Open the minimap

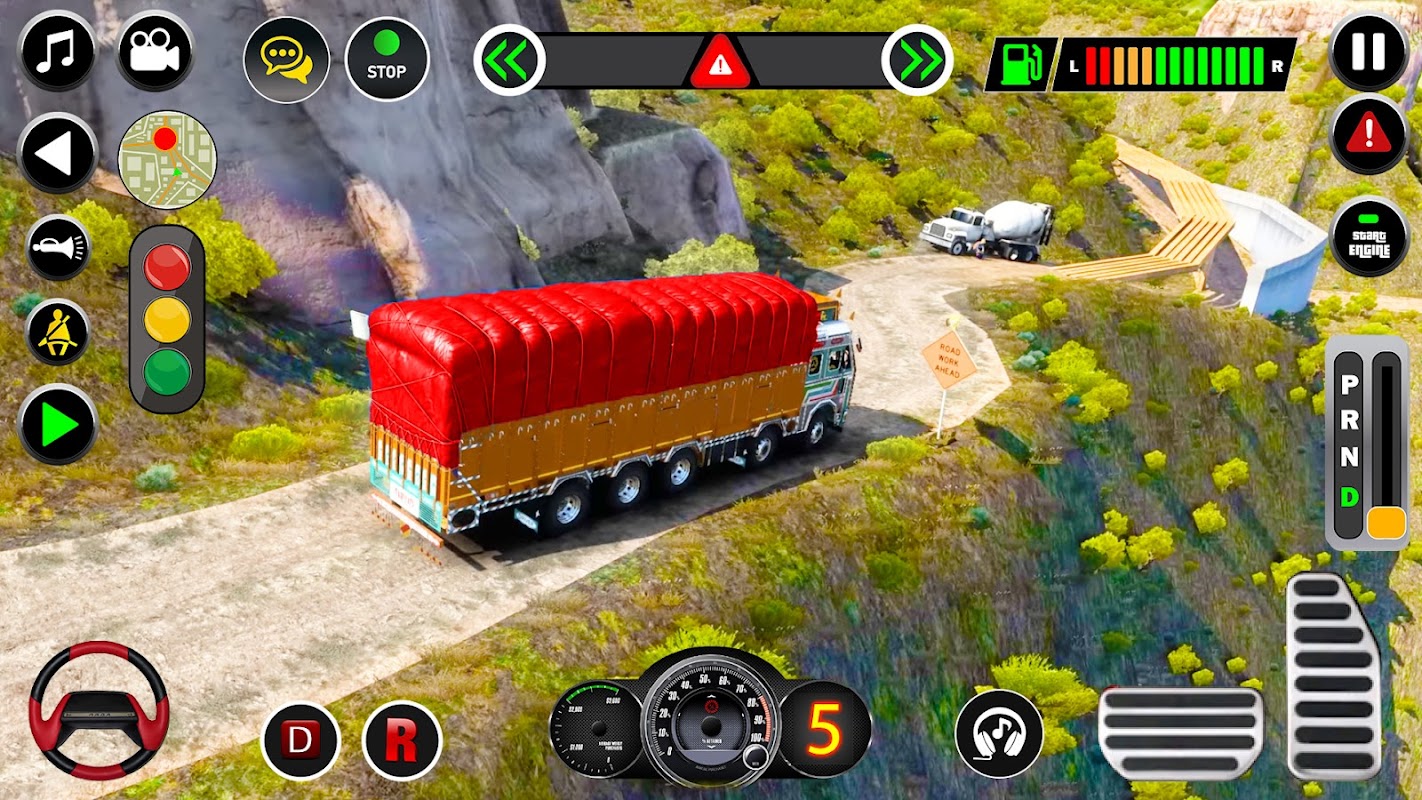[167, 160]
